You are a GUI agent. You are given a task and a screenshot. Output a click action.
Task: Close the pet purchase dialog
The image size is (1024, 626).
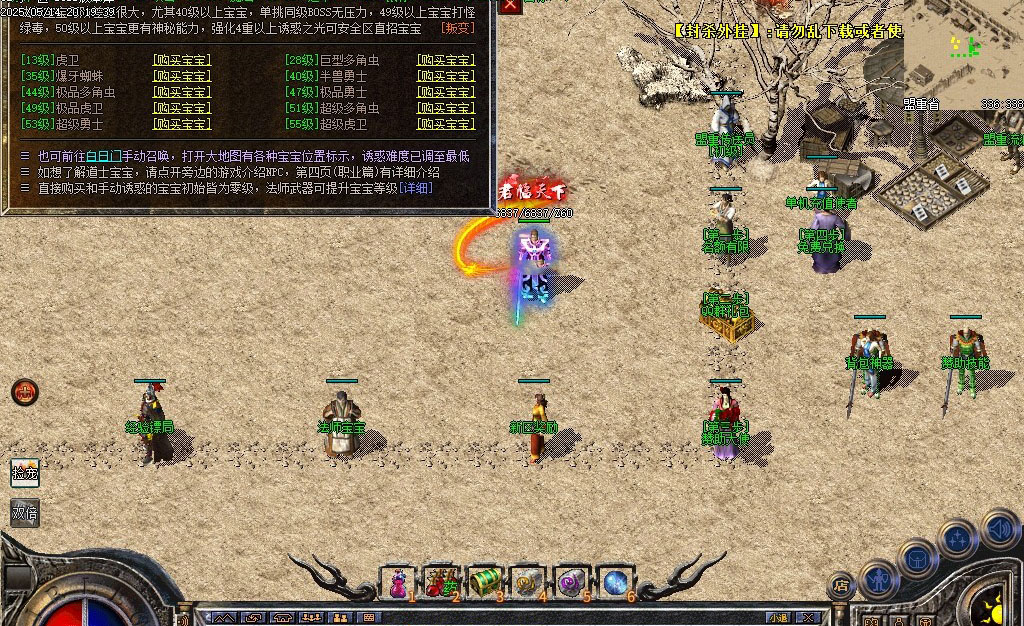pyautogui.click(x=510, y=6)
